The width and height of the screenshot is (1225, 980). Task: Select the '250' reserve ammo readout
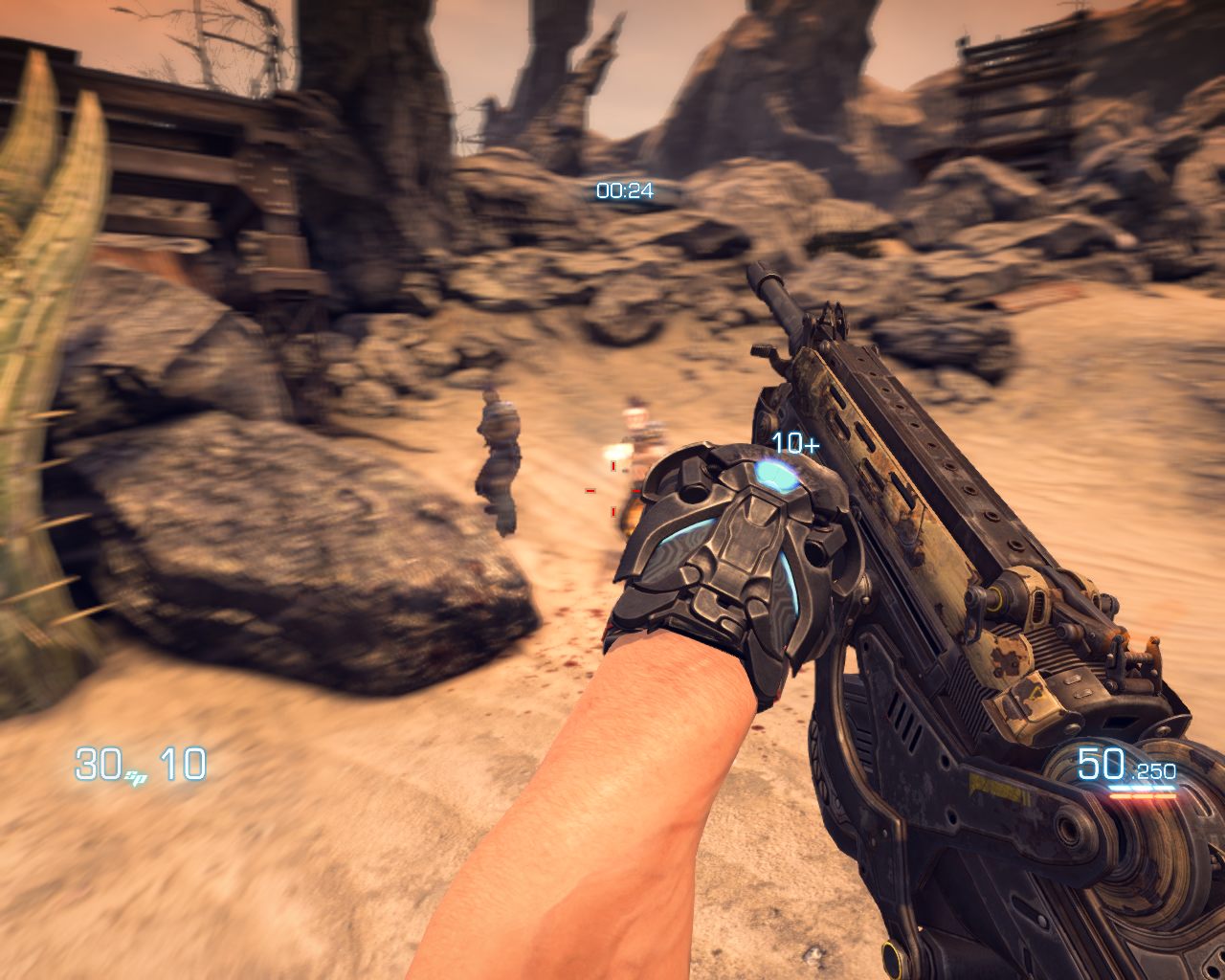pos(1155,771)
